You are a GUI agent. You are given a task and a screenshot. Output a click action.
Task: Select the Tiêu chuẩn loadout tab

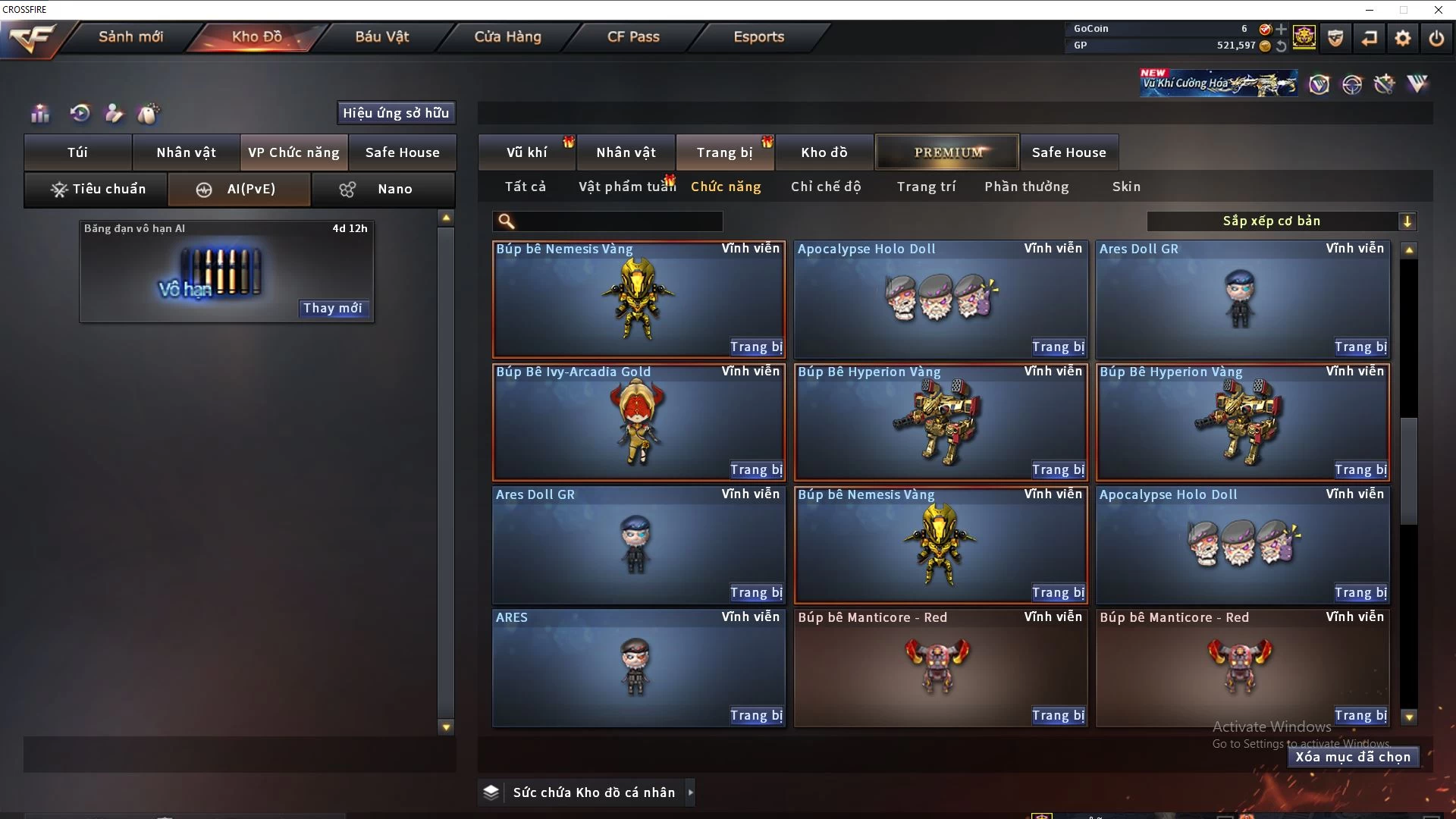pyautogui.click(x=96, y=189)
